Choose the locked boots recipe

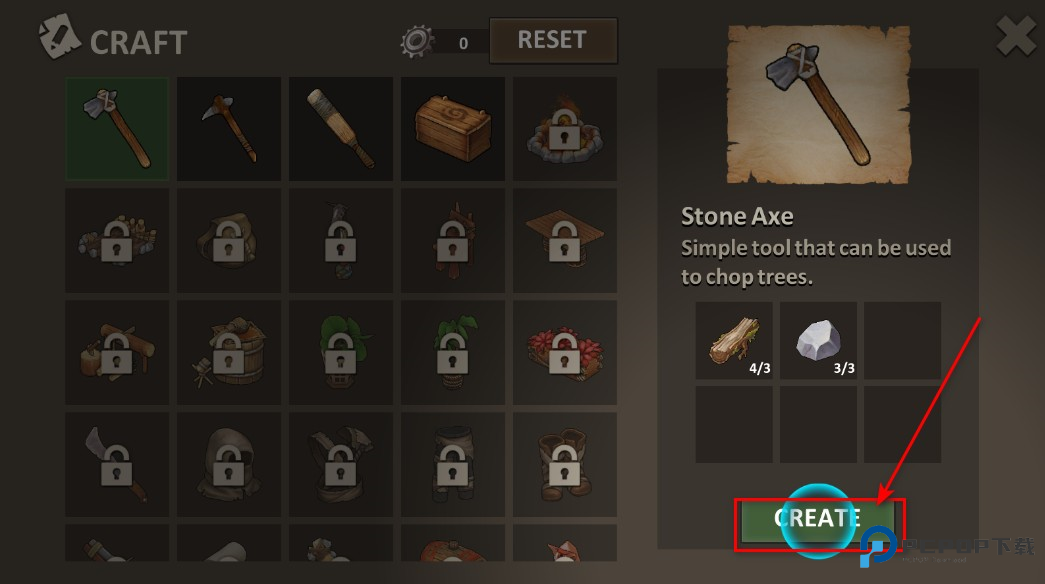565,465
